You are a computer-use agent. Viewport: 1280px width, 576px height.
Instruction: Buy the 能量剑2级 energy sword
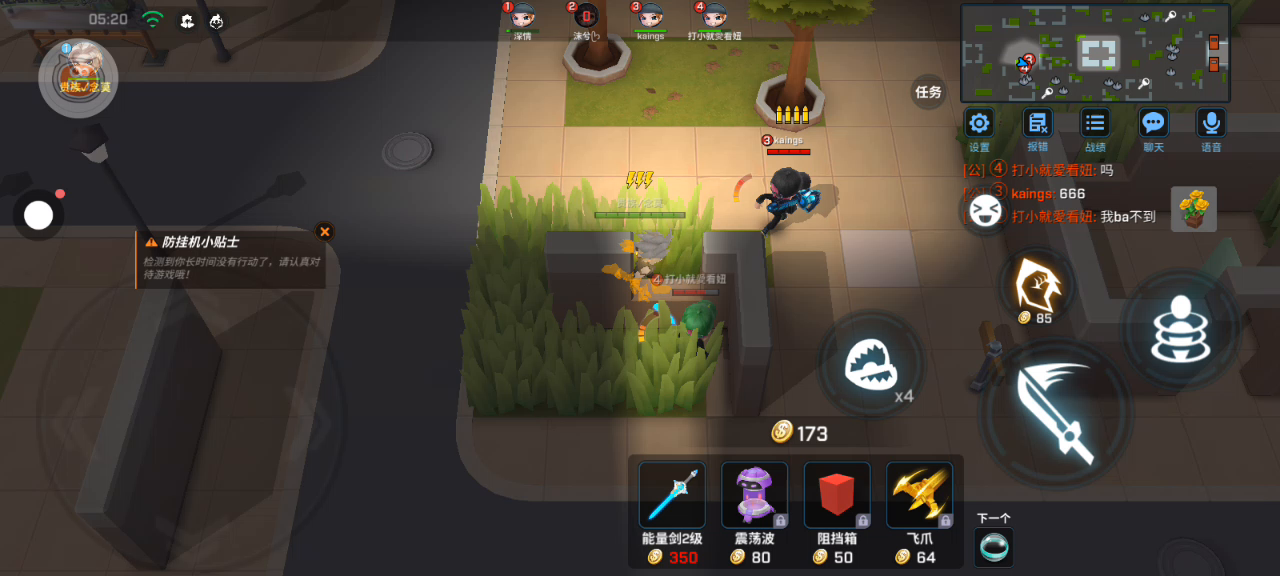coord(672,495)
